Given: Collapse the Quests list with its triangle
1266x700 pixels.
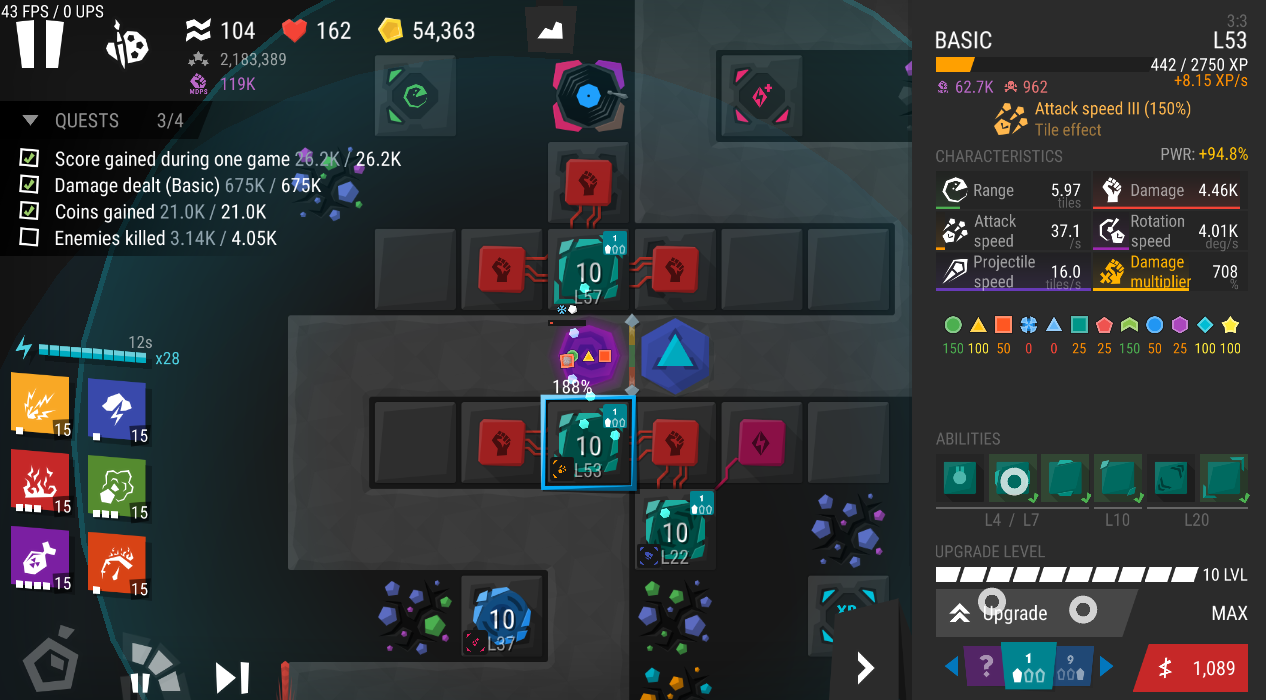Looking at the screenshot, I should coord(31,121).
